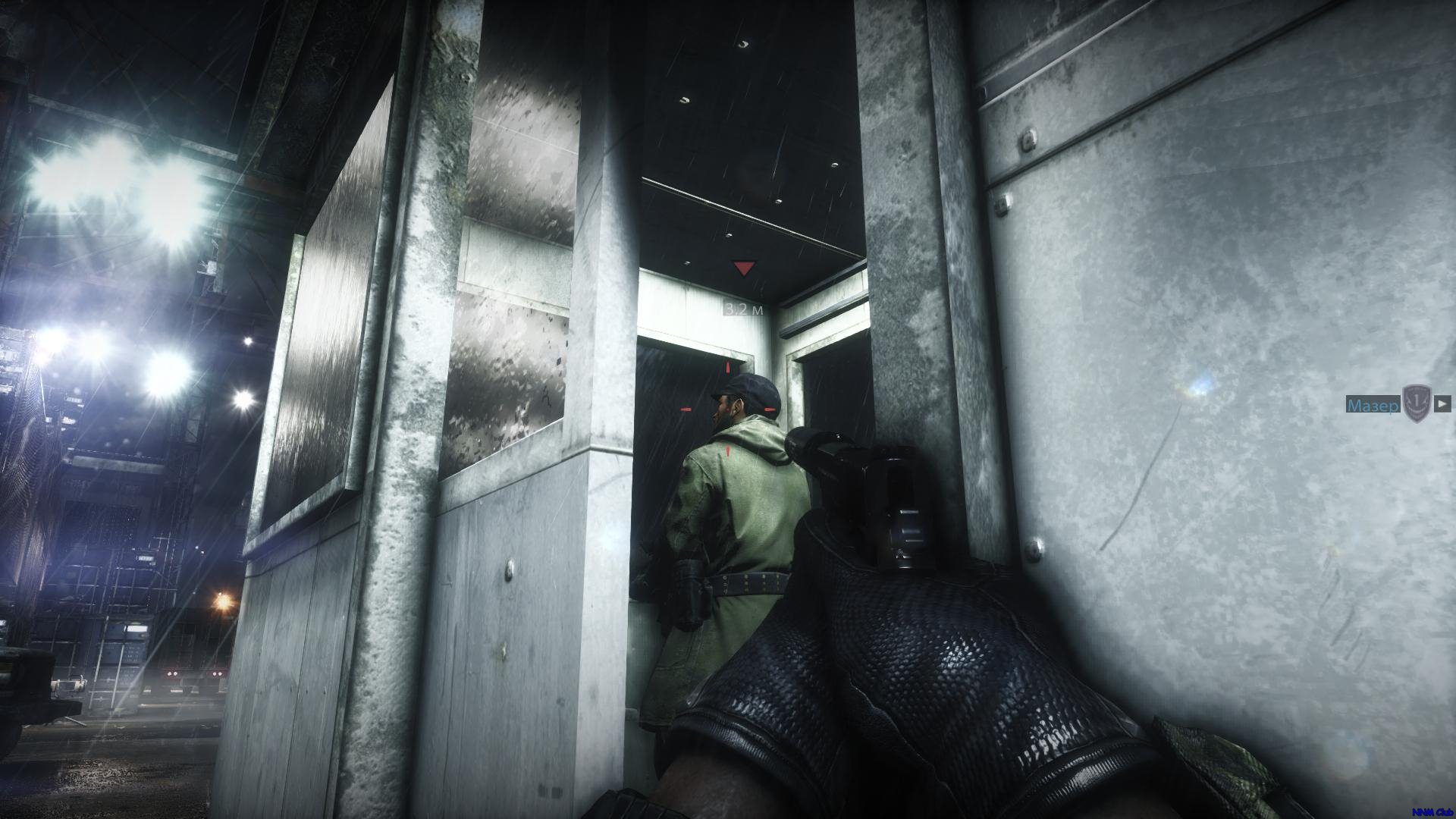Click the red triangle enemy marker
This screenshot has height=819, width=1456.
pos(743,268)
